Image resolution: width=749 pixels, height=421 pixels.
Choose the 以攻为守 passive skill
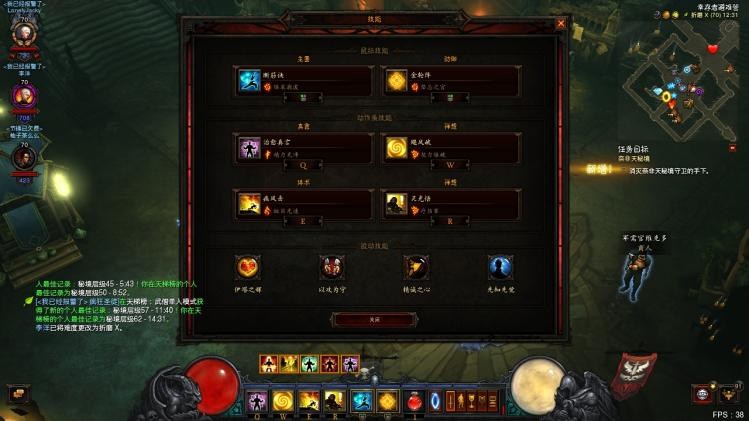point(332,268)
